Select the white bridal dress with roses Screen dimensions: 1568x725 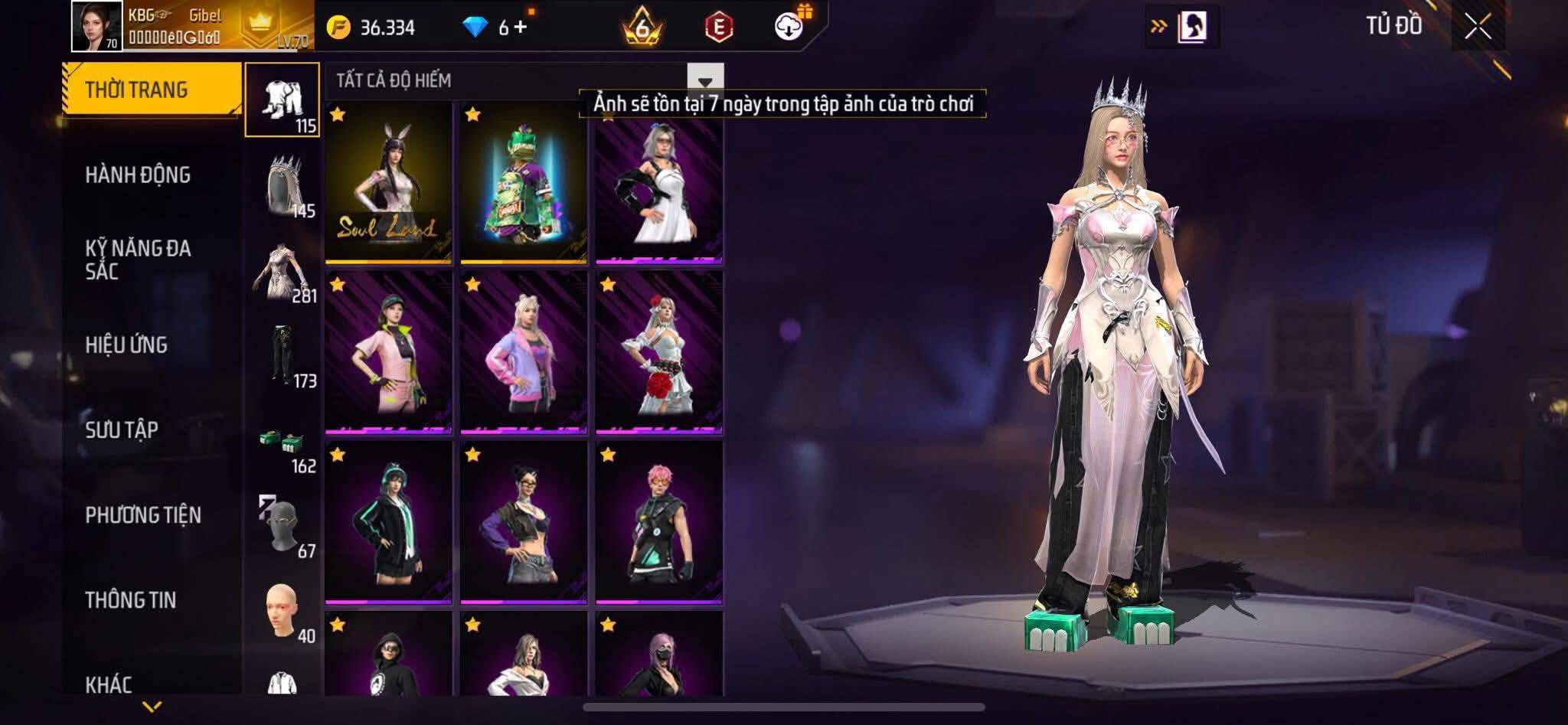659,352
